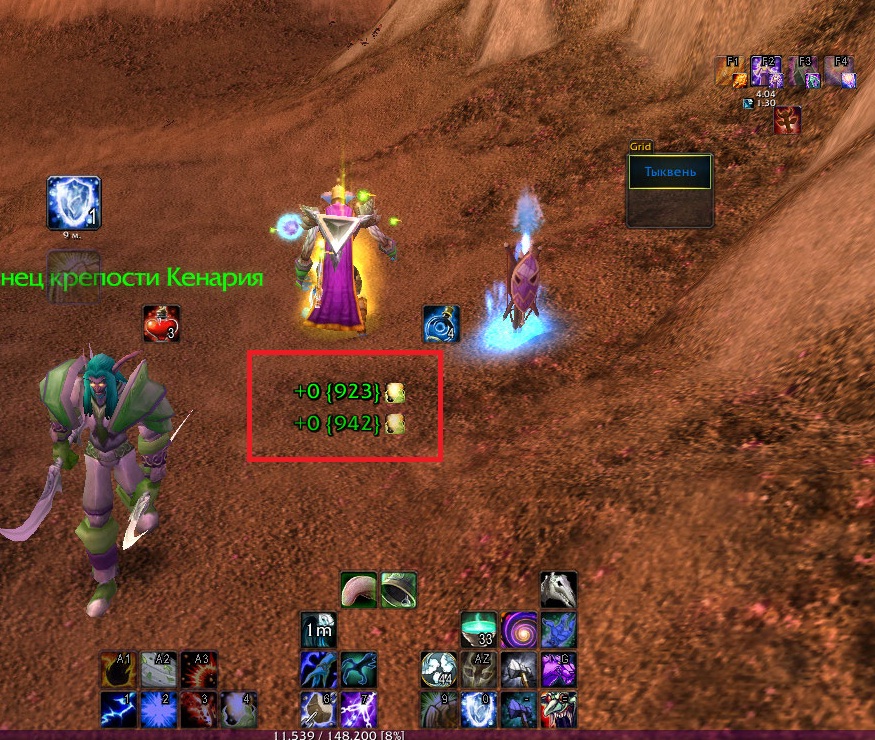Activate the fiery A1 ability
Screen dimensions: 875x740
click(119, 669)
